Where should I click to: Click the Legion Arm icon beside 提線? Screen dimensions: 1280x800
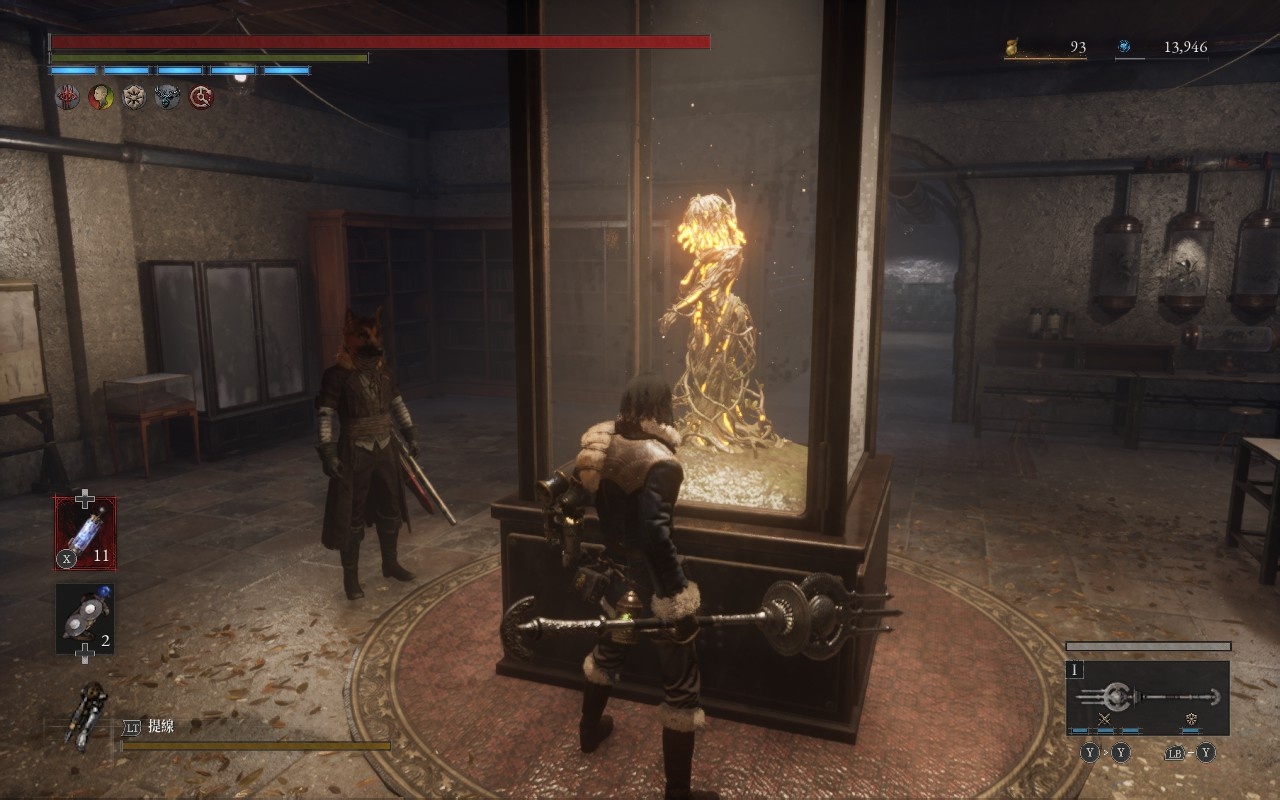pos(88,715)
